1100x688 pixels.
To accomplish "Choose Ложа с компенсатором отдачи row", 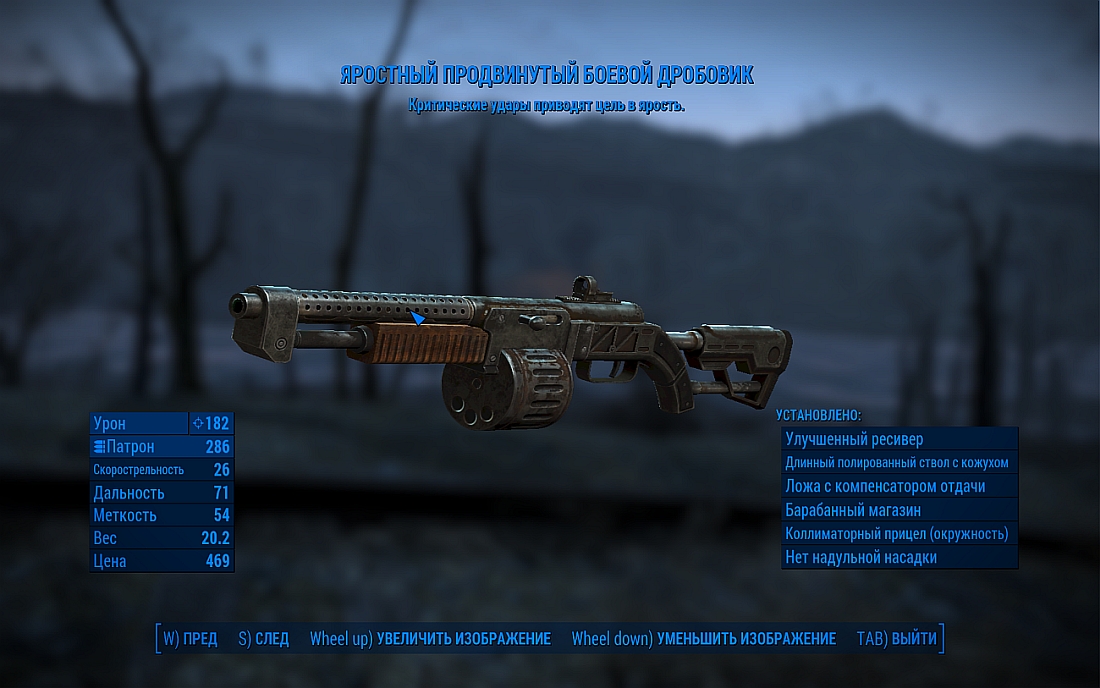I will (x=898, y=486).
